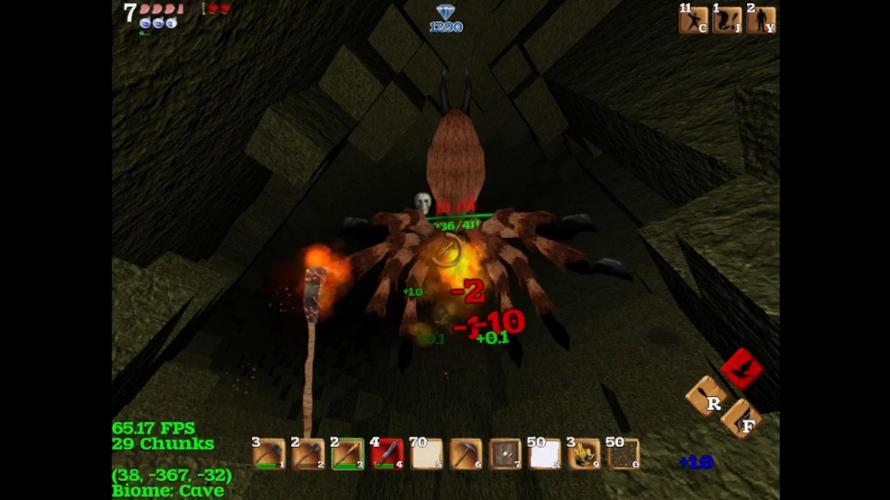
Task: Choose the white block stack in slot 8
Action: pyautogui.click(x=545, y=455)
